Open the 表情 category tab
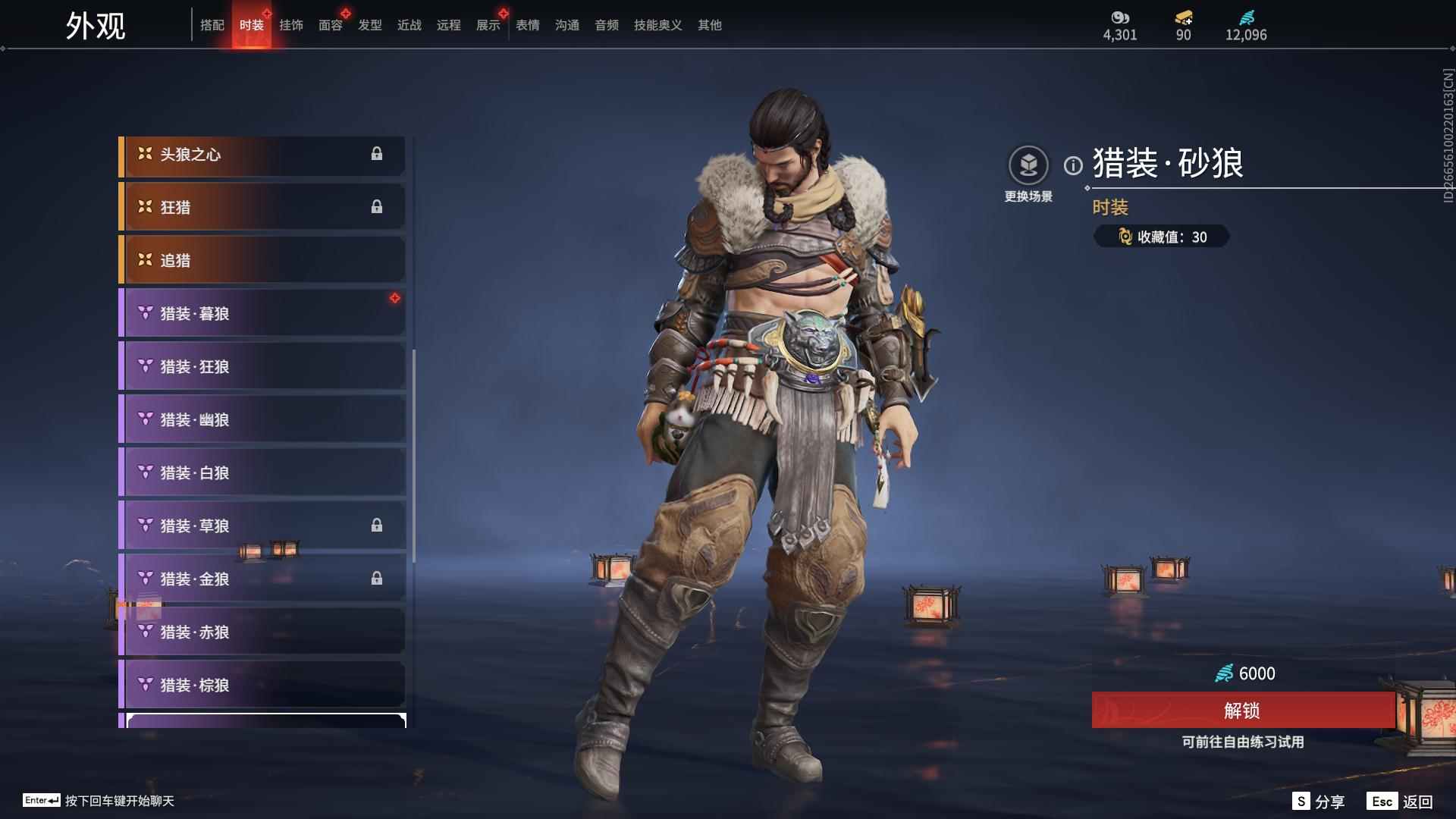1456x819 pixels. (x=528, y=25)
